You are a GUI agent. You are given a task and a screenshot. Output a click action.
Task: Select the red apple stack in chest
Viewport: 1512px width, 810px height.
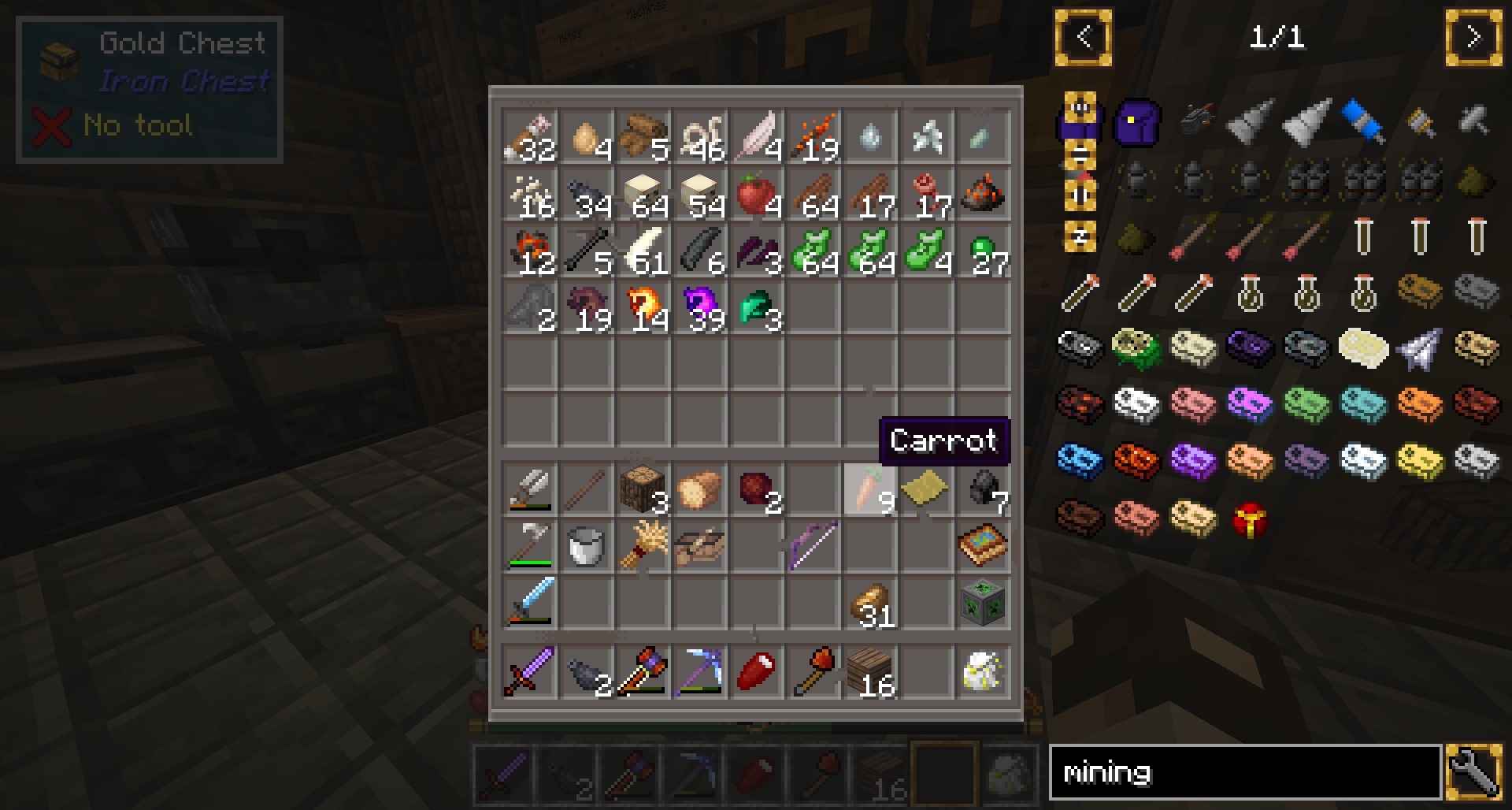[x=757, y=195]
